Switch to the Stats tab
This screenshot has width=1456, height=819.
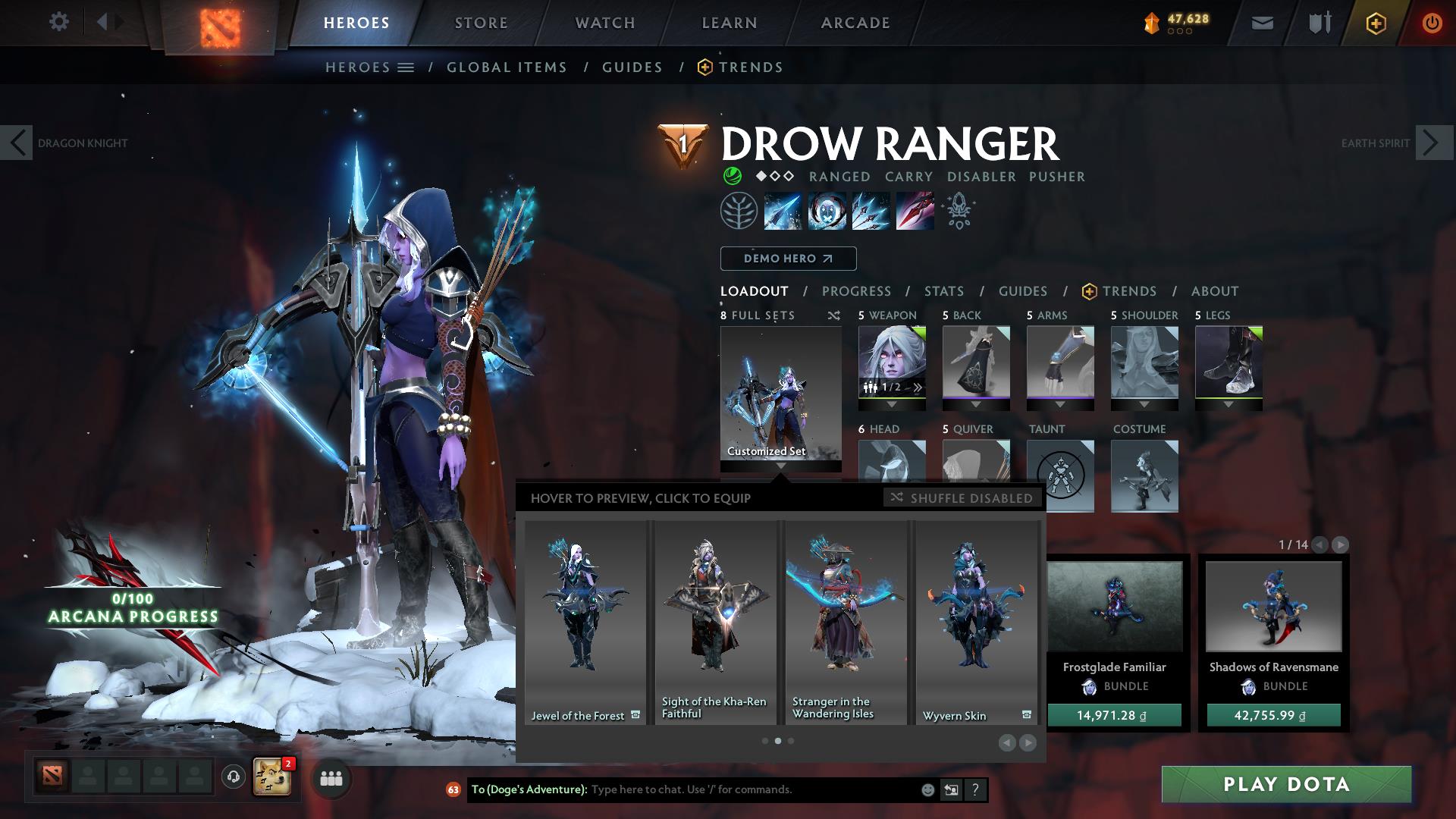[x=943, y=290]
